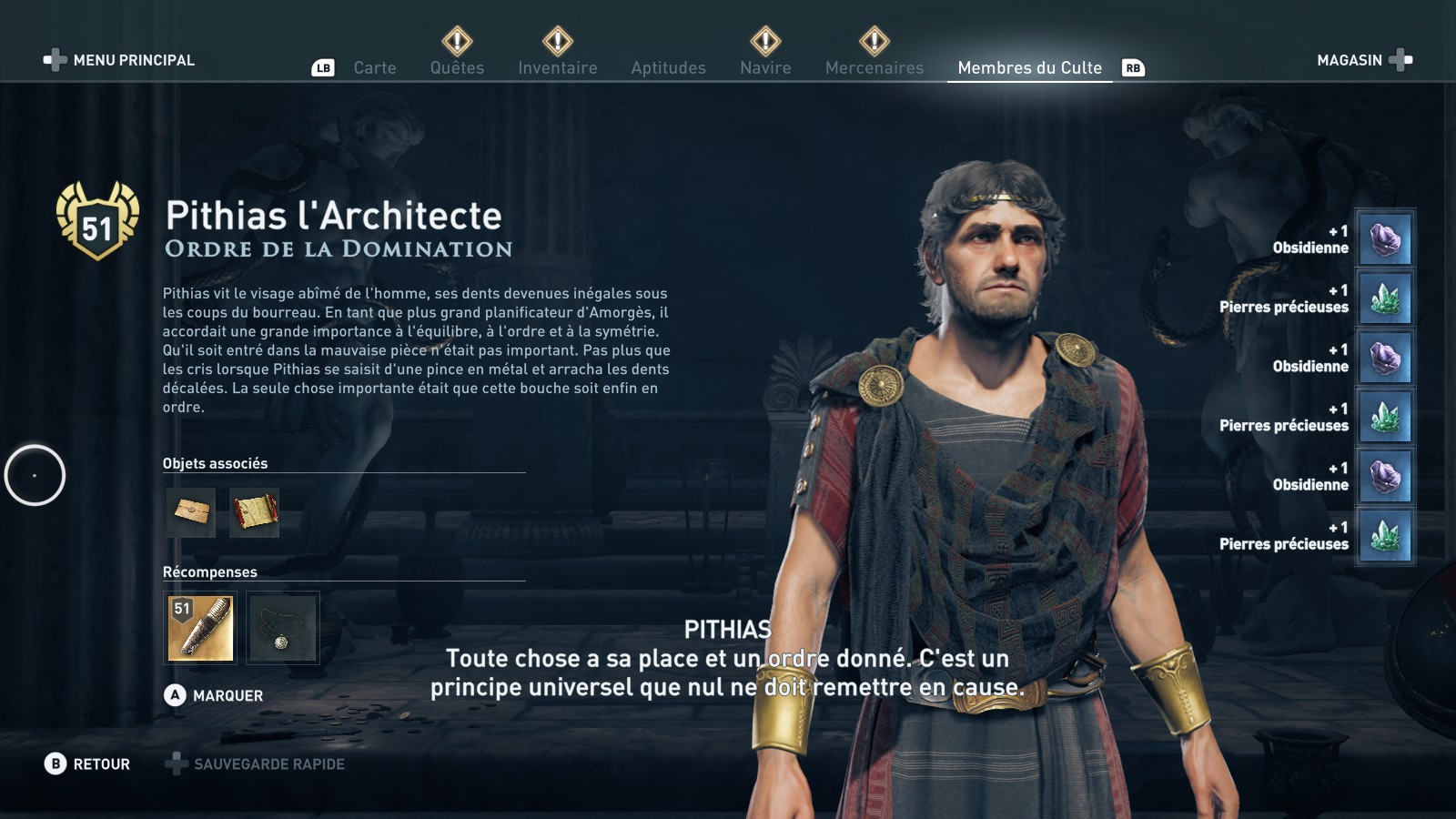Open the Mercenaires tab
The width and height of the screenshot is (1456, 819).
click(874, 67)
